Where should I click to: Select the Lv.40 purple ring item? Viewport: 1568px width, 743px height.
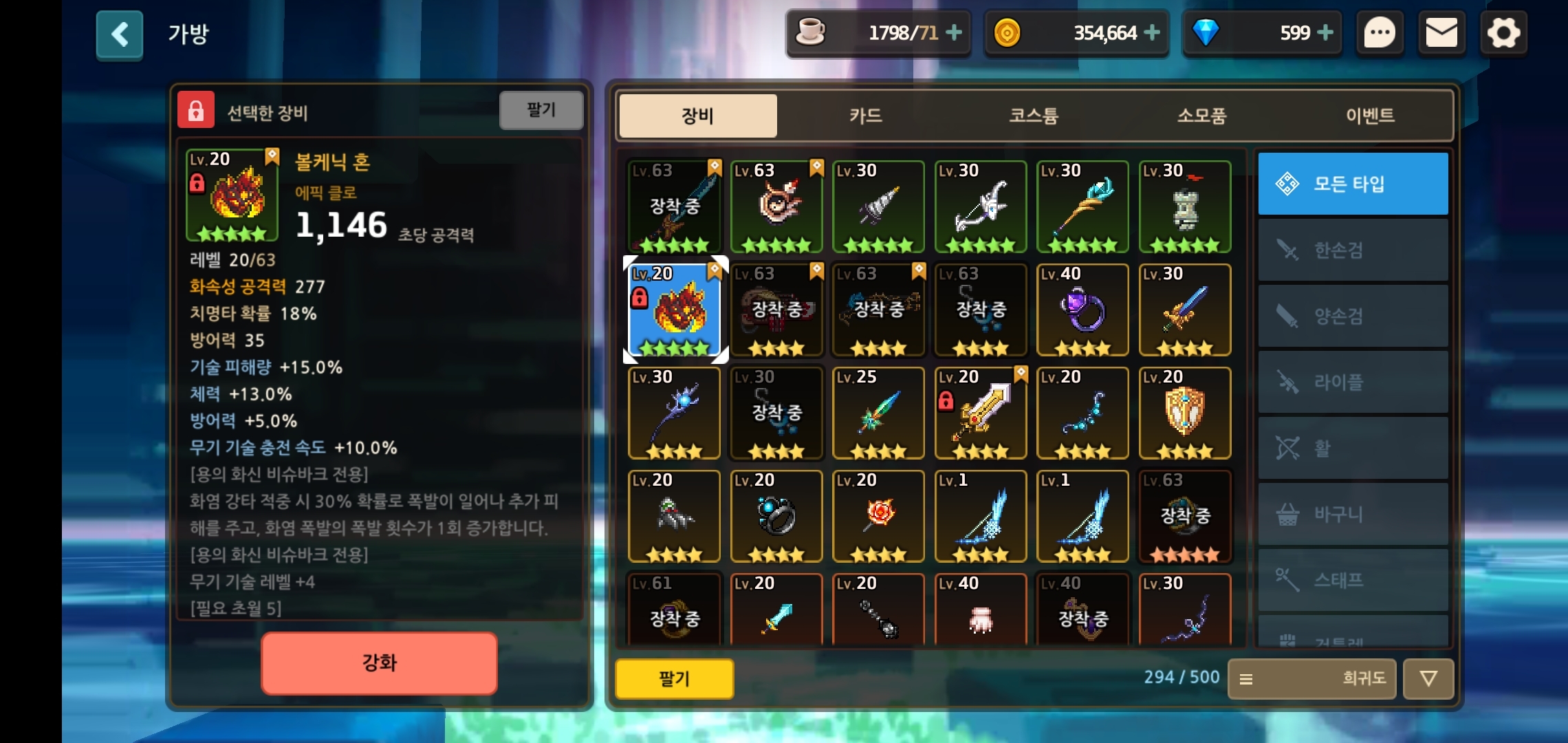tap(1082, 310)
